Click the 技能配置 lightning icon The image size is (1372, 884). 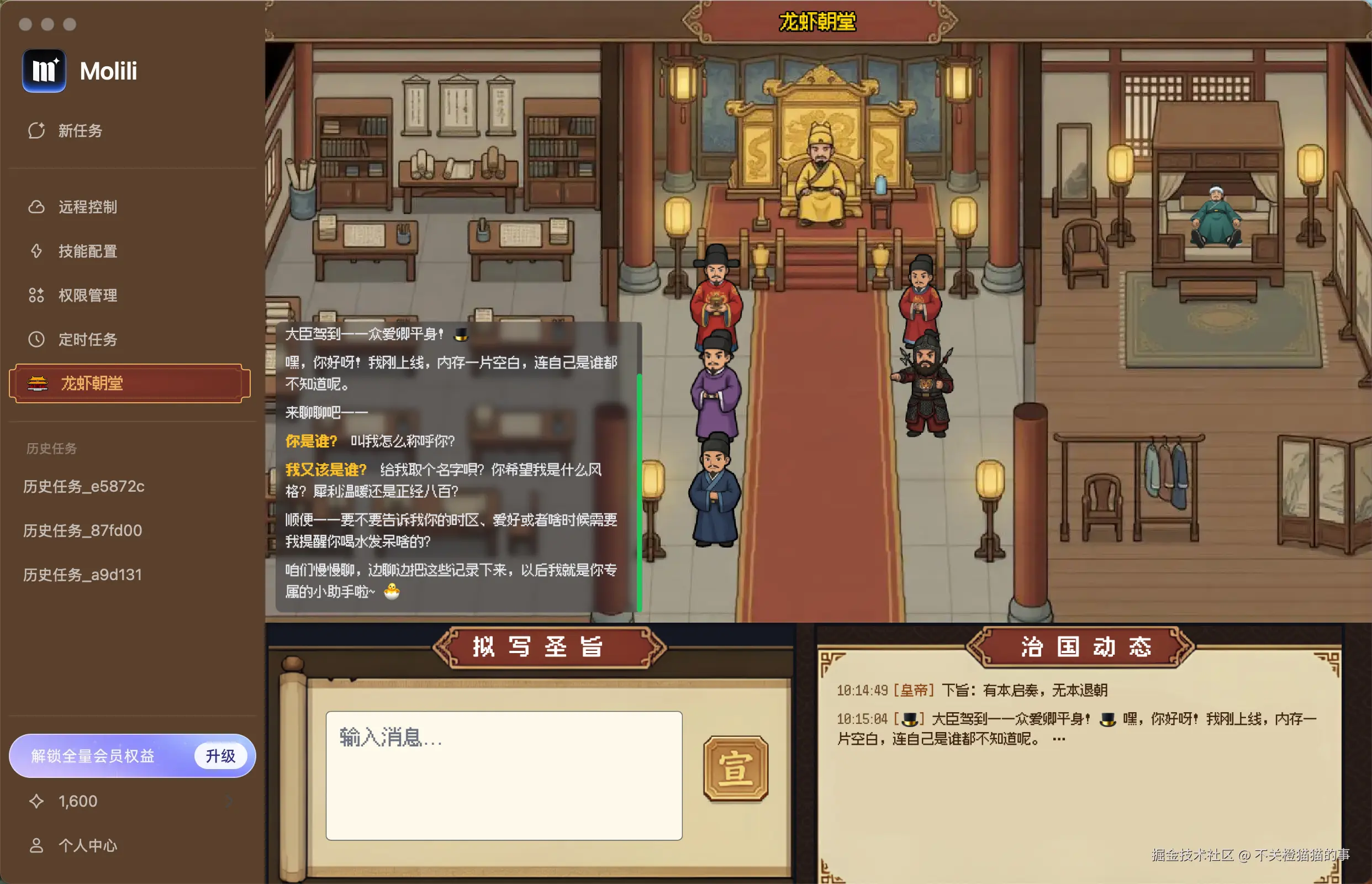36,251
